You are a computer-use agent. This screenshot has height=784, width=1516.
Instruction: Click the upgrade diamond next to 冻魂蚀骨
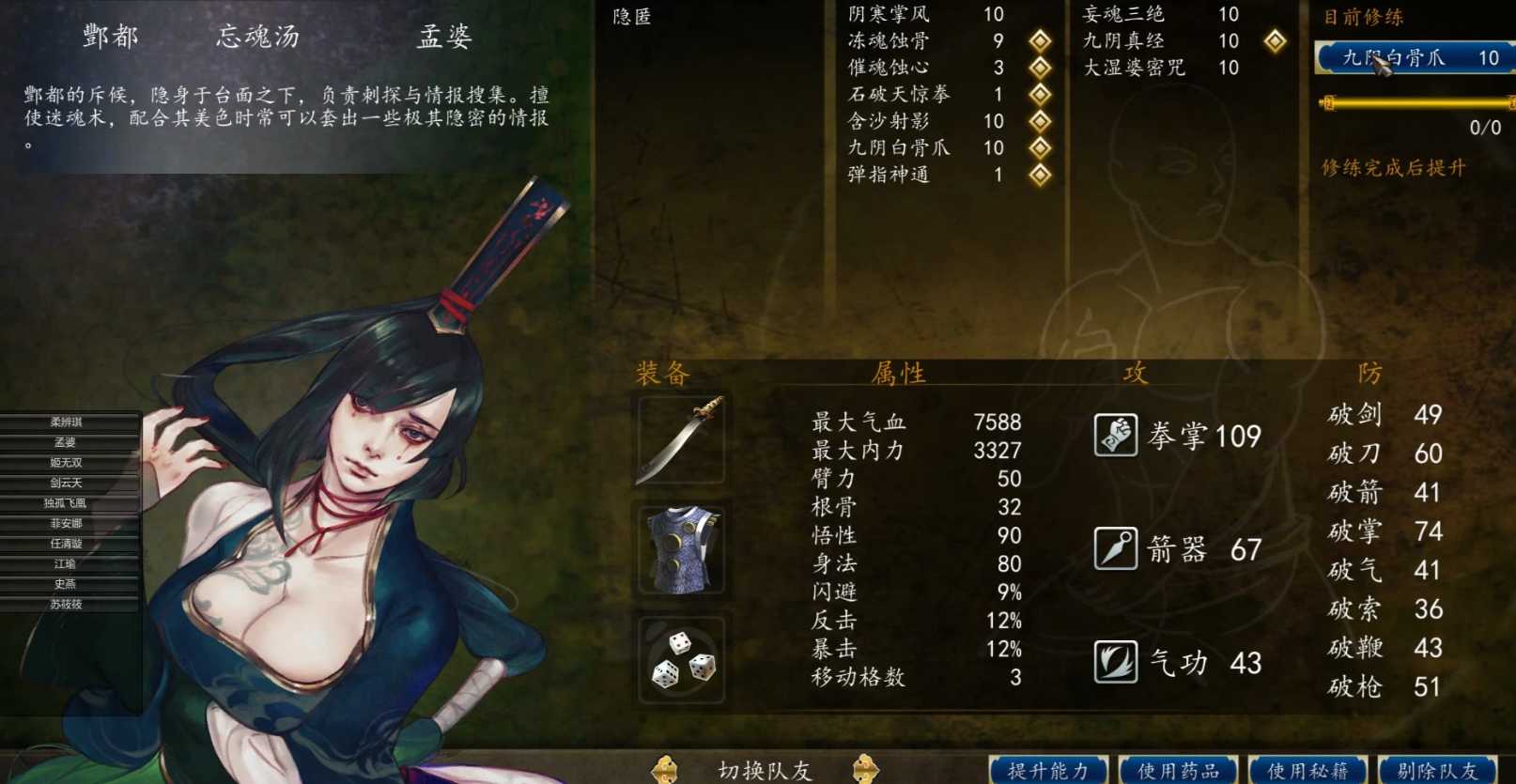click(x=1039, y=40)
